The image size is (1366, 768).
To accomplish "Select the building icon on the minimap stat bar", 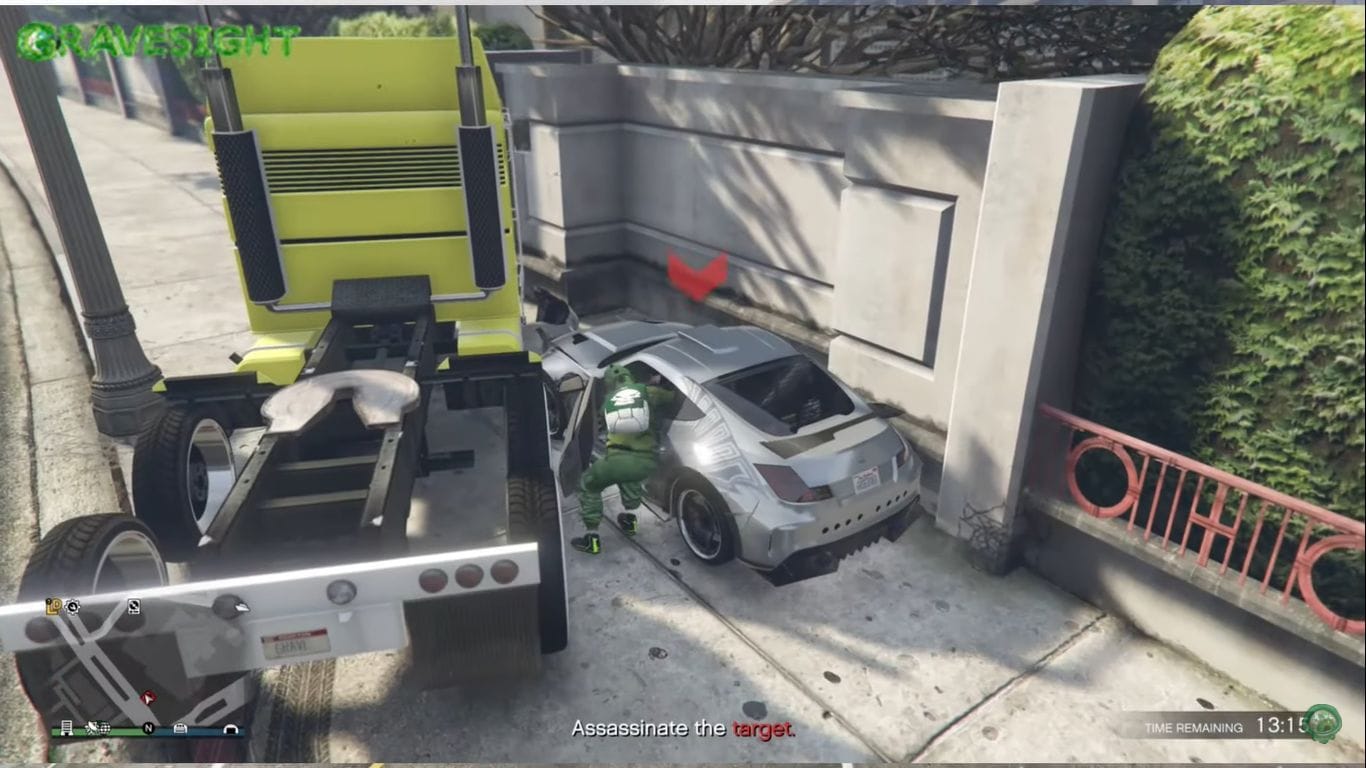I will [67, 729].
